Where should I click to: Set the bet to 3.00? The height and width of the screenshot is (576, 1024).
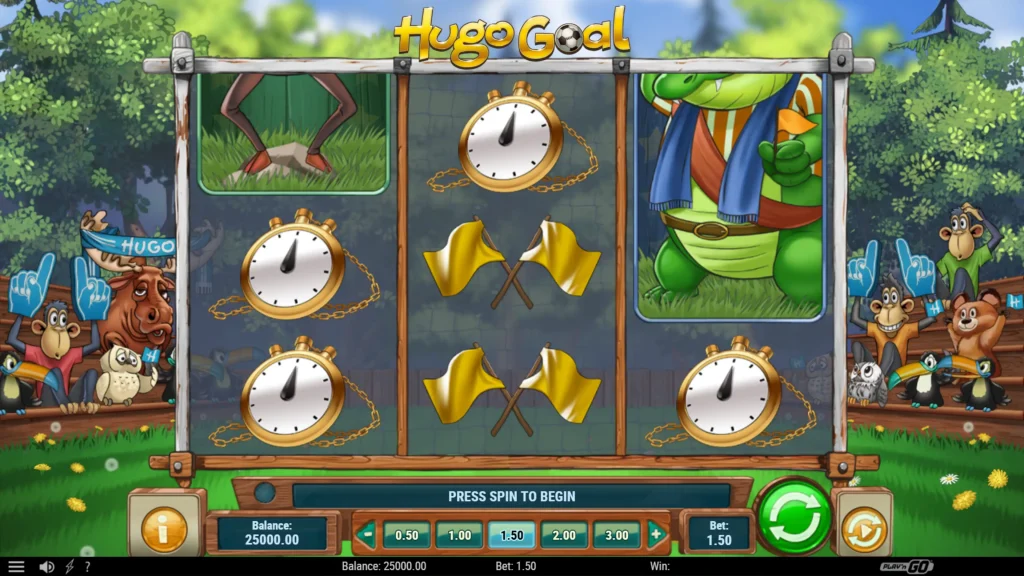pyautogui.click(x=617, y=535)
